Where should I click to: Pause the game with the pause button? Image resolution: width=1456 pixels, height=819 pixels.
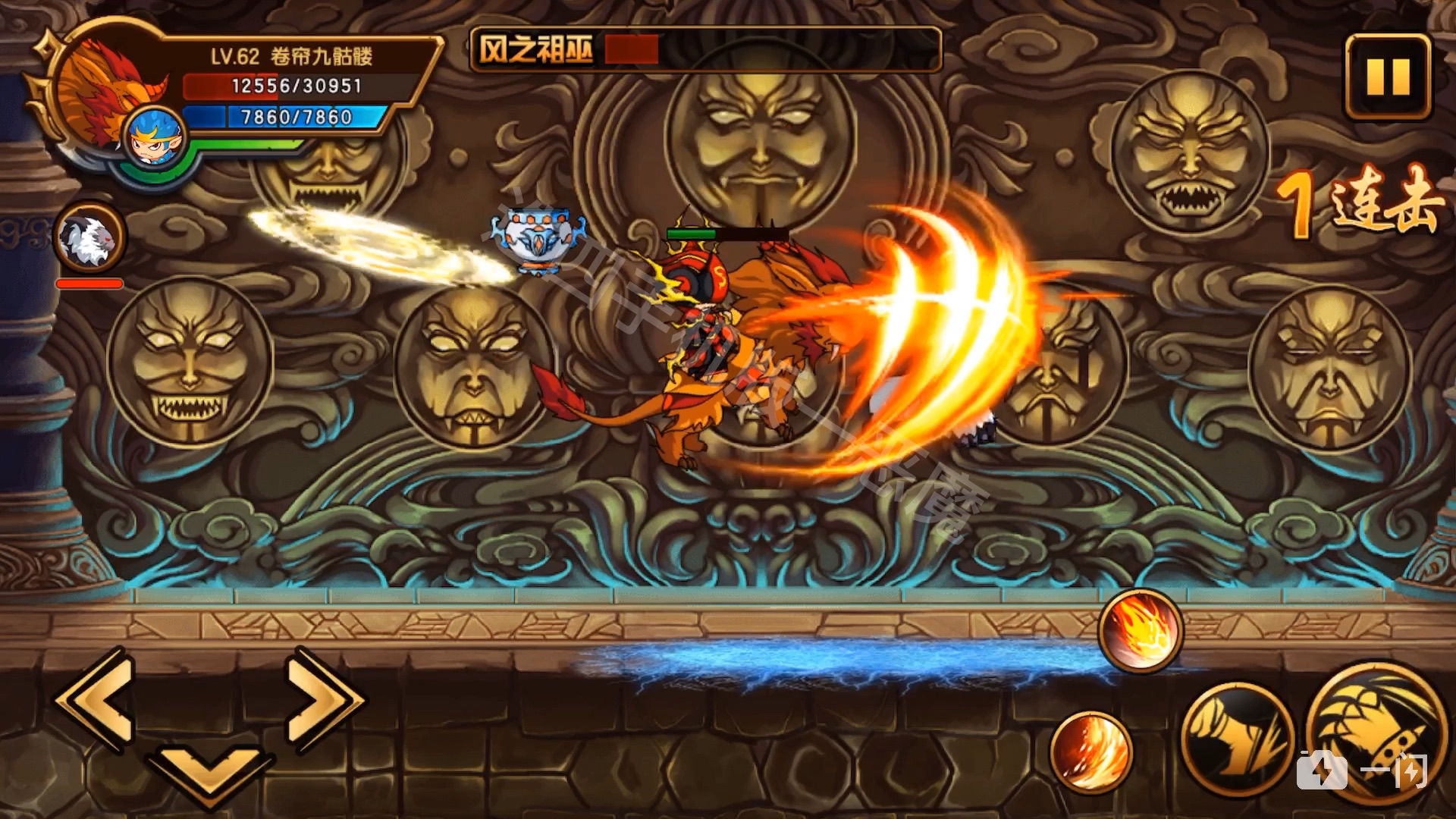tap(1388, 75)
